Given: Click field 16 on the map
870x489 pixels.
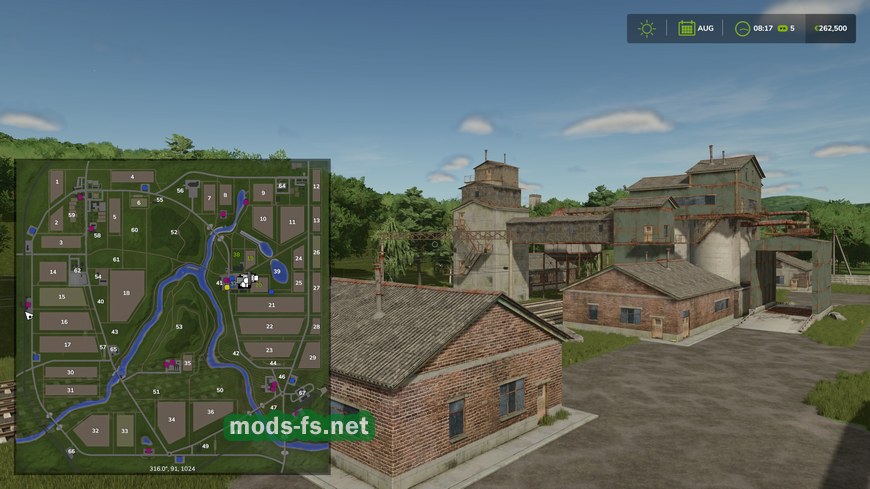Looking at the screenshot, I should (x=63, y=321).
